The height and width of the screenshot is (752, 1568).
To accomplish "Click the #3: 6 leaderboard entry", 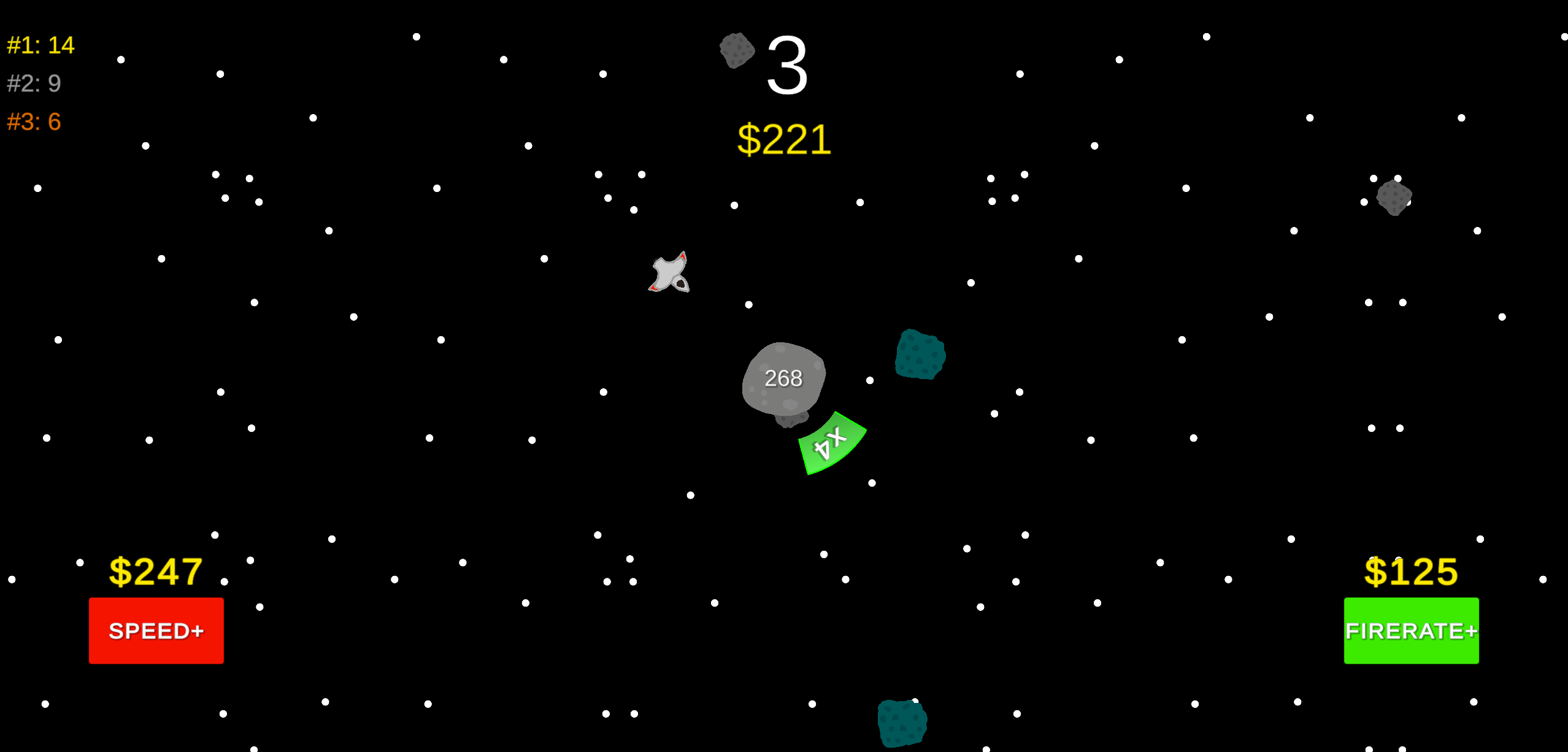I will 34,123.
